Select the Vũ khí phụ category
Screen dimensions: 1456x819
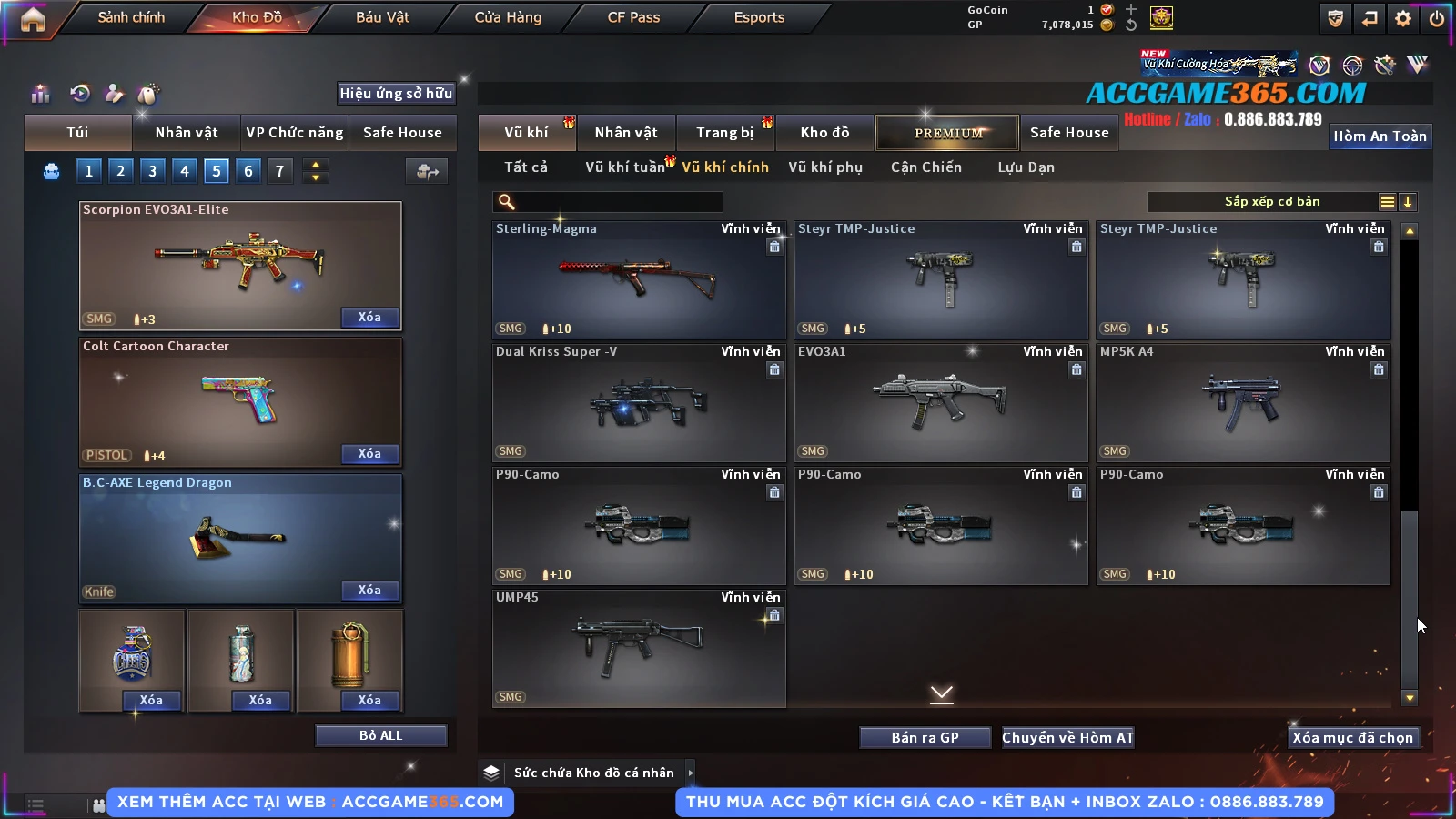pos(824,167)
